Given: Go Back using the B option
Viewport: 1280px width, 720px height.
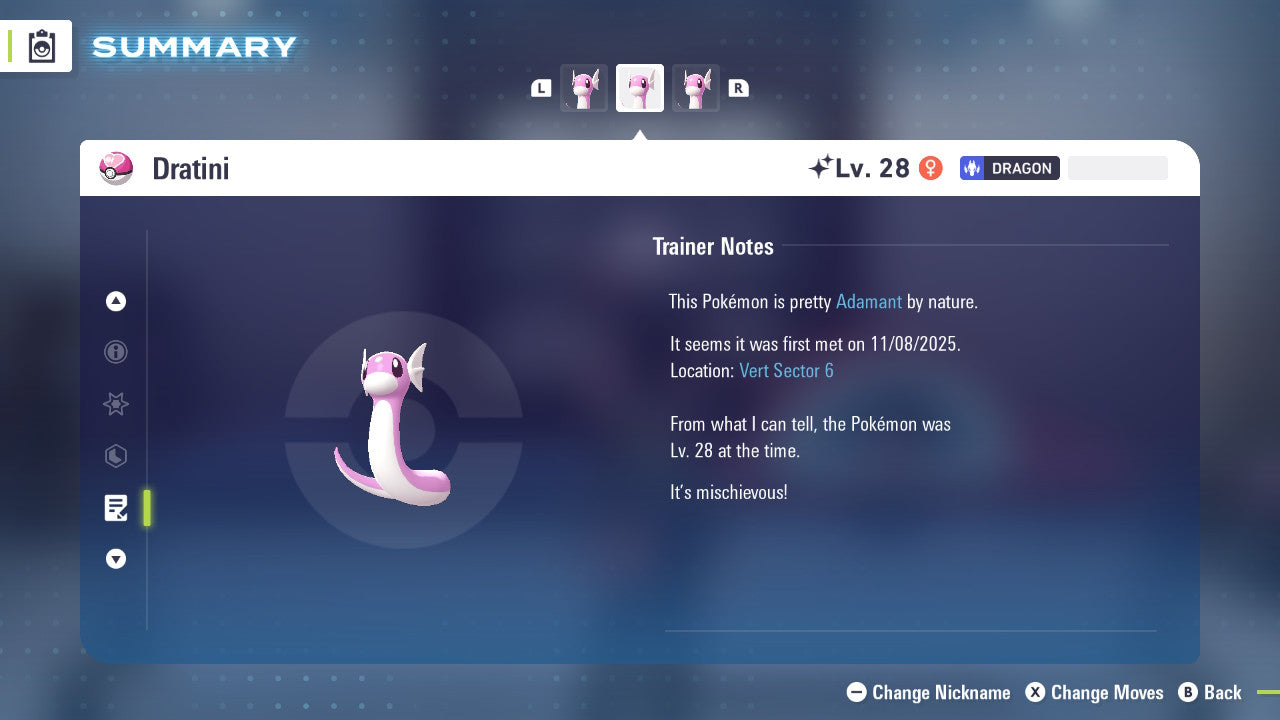Looking at the screenshot, I should (1210, 692).
